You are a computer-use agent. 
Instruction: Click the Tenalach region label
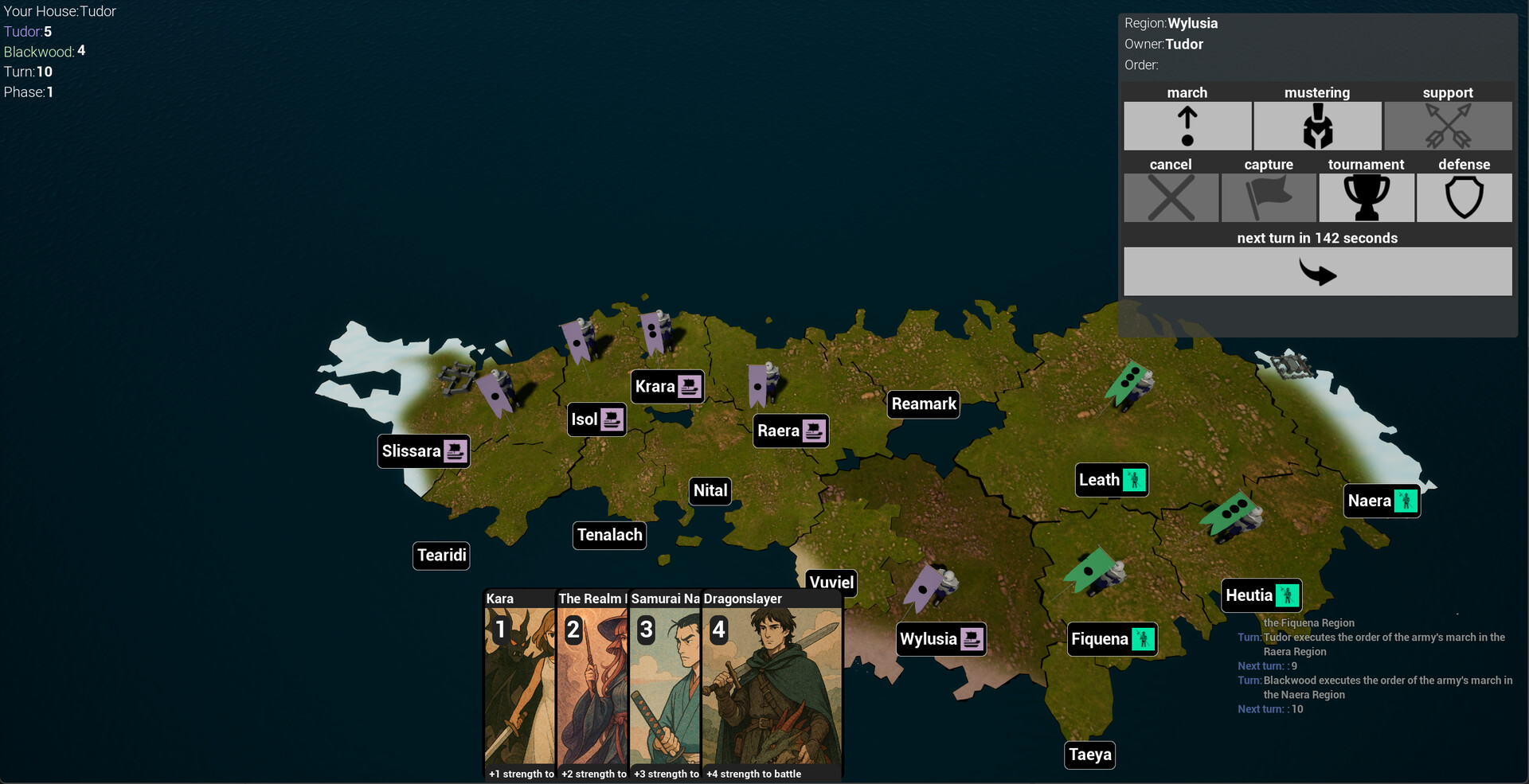tap(609, 535)
